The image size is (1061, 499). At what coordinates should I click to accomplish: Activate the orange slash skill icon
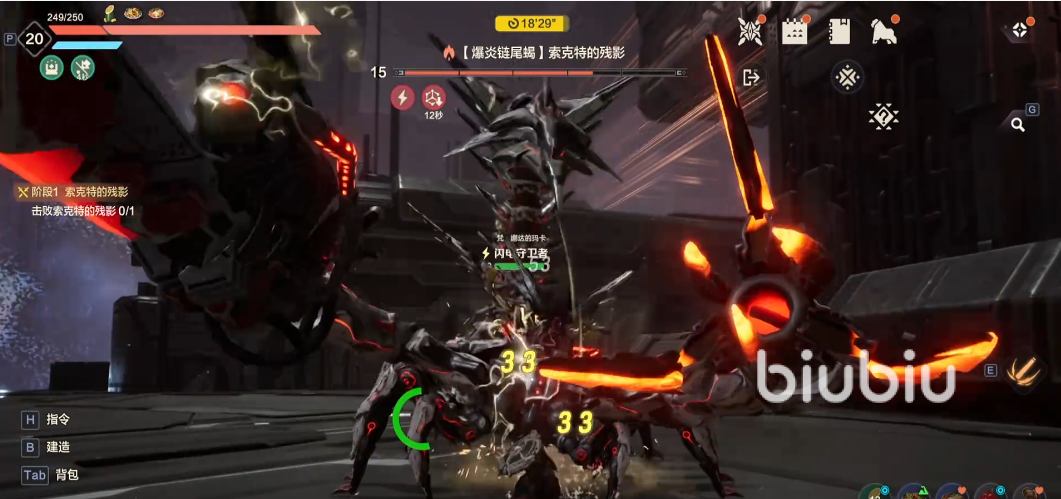pos(1024,371)
